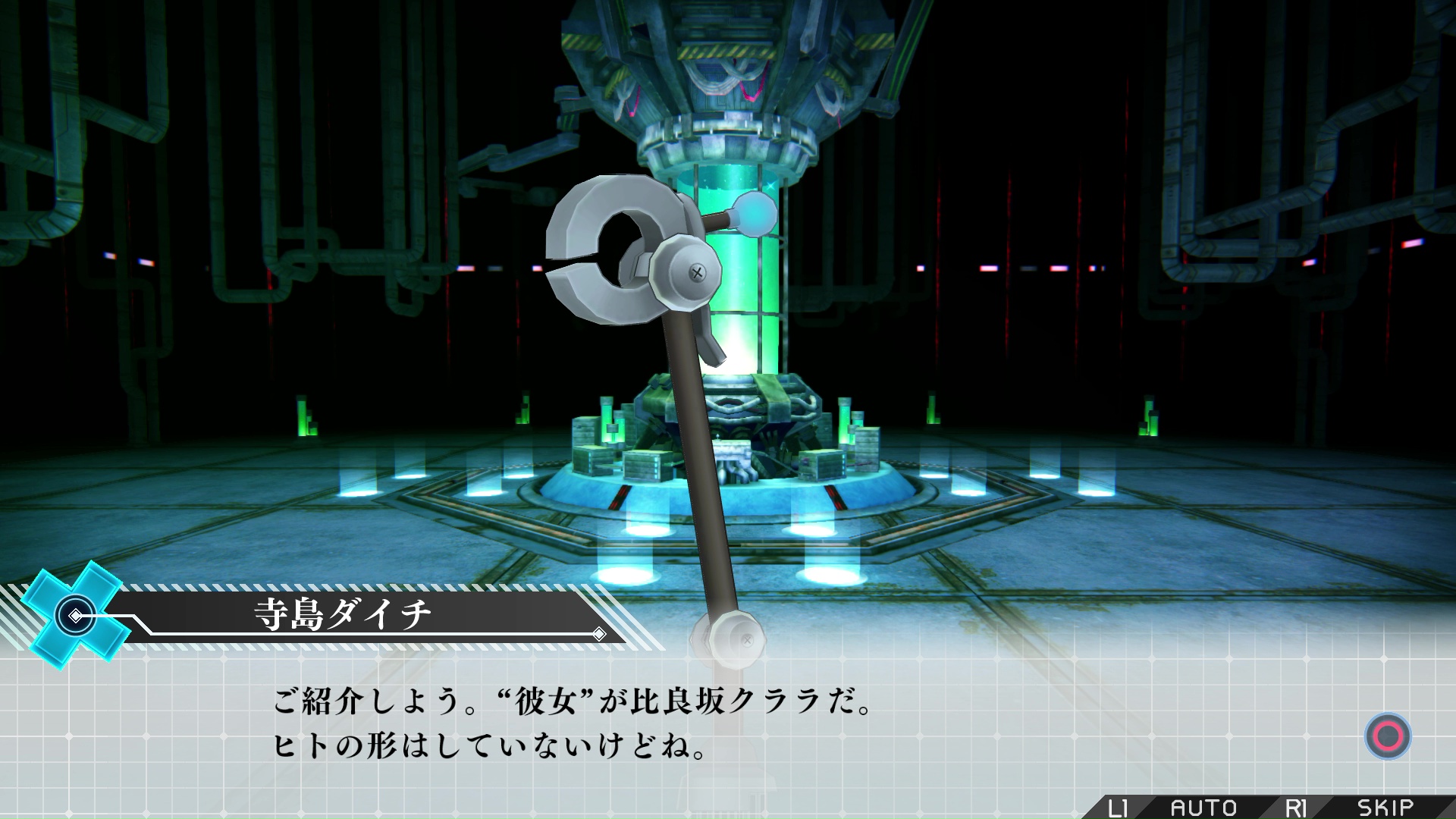Screen dimensions: 1456x819
Task: Activate the SKIP dialogue option
Action: 1385,808
